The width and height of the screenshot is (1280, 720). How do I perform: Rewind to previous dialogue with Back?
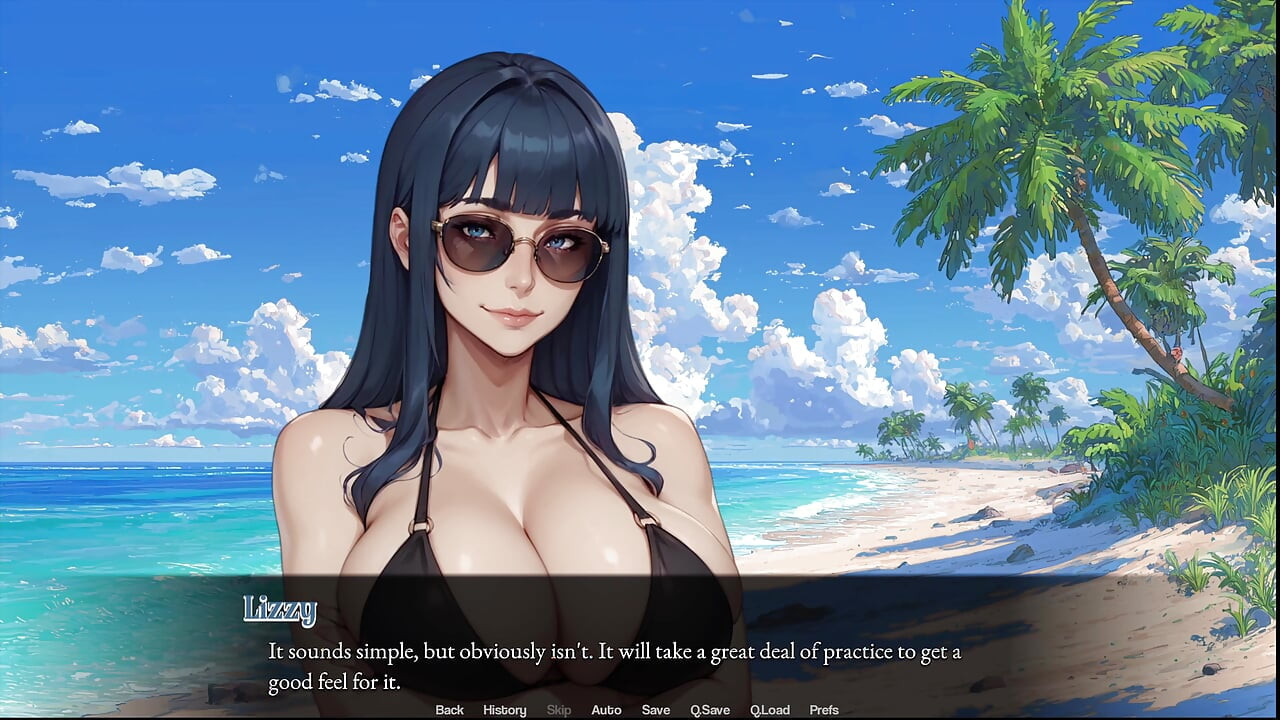pos(449,710)
